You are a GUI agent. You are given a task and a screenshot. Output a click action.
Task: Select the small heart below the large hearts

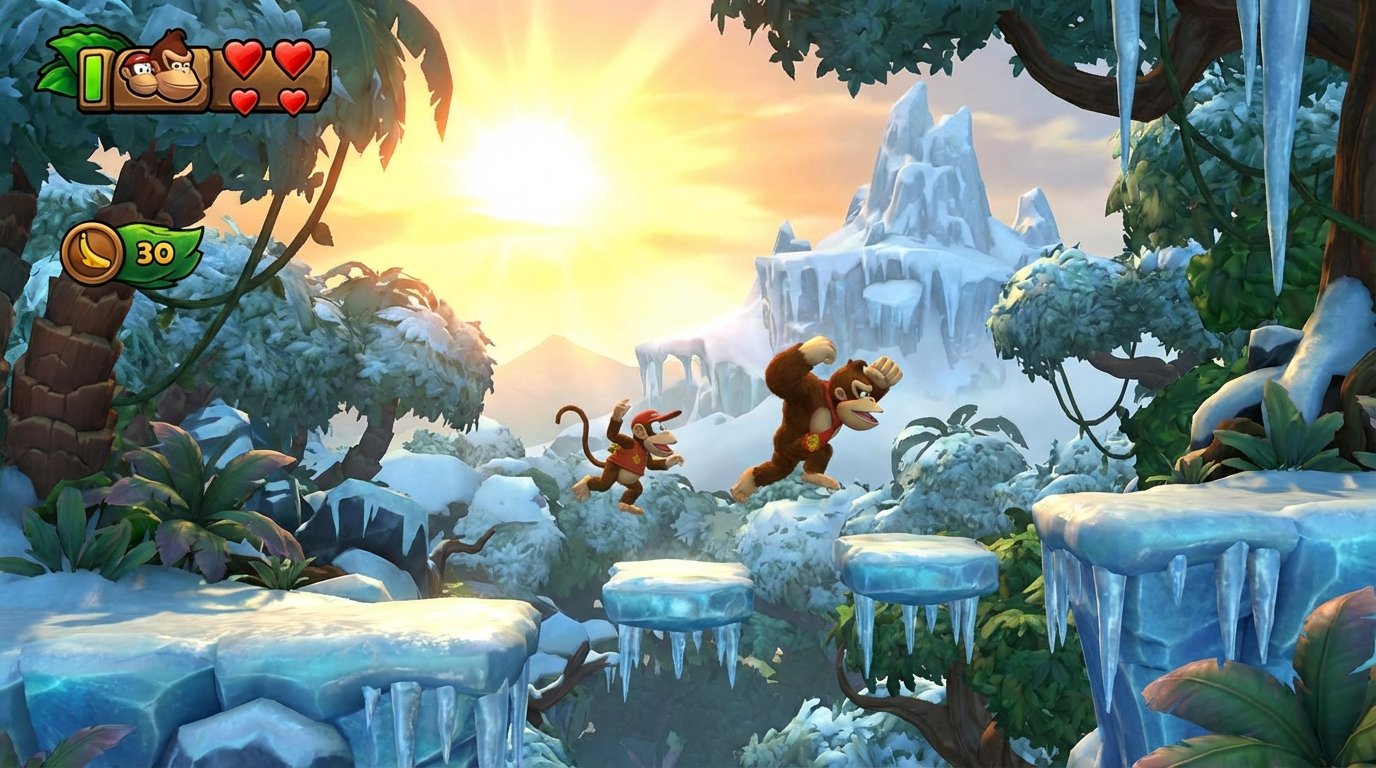[x=242, y=99]
